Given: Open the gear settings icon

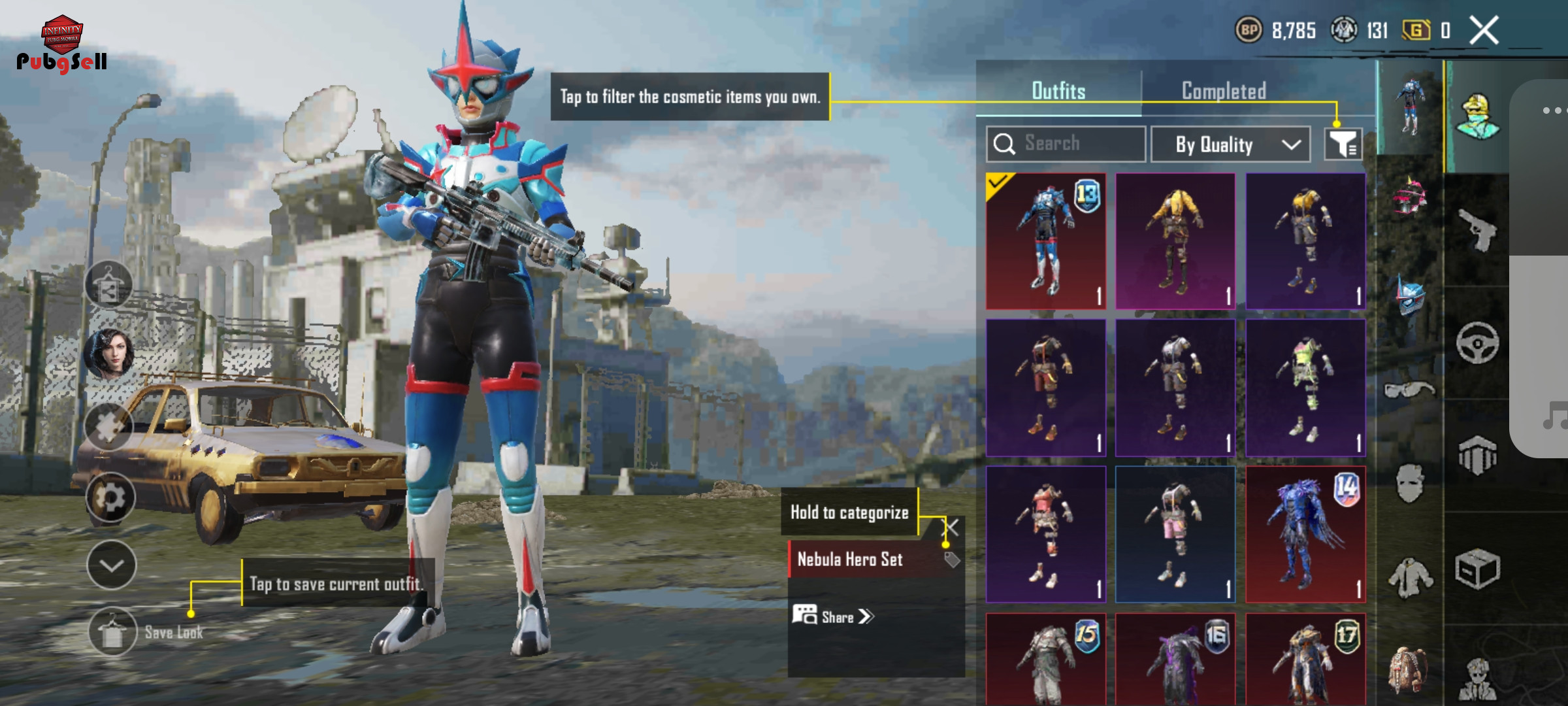Looking at the screenshot, I should tap(110, 497).
